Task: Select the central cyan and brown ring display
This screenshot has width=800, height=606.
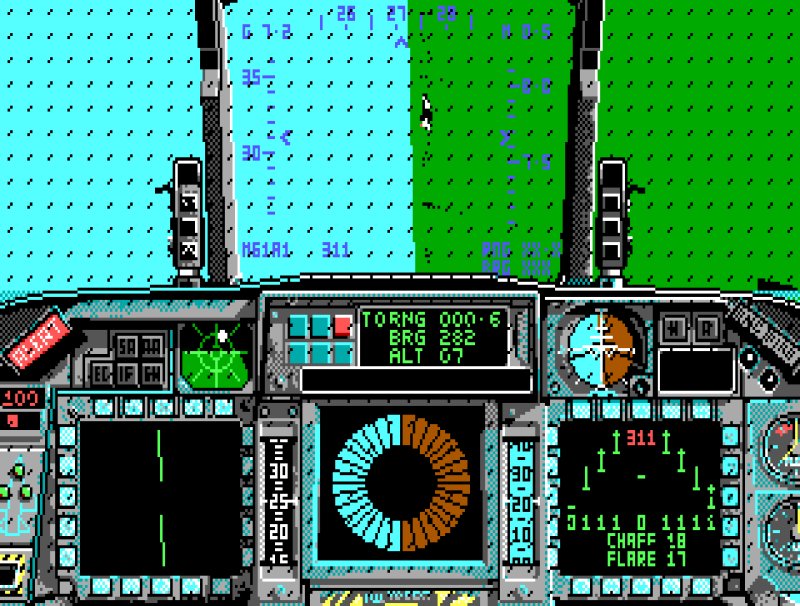Action: [401, 482]
